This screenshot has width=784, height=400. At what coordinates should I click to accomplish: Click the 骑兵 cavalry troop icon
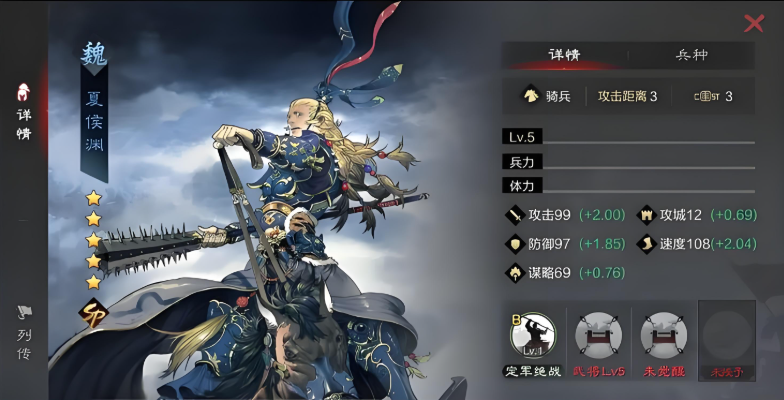(531, 96)
